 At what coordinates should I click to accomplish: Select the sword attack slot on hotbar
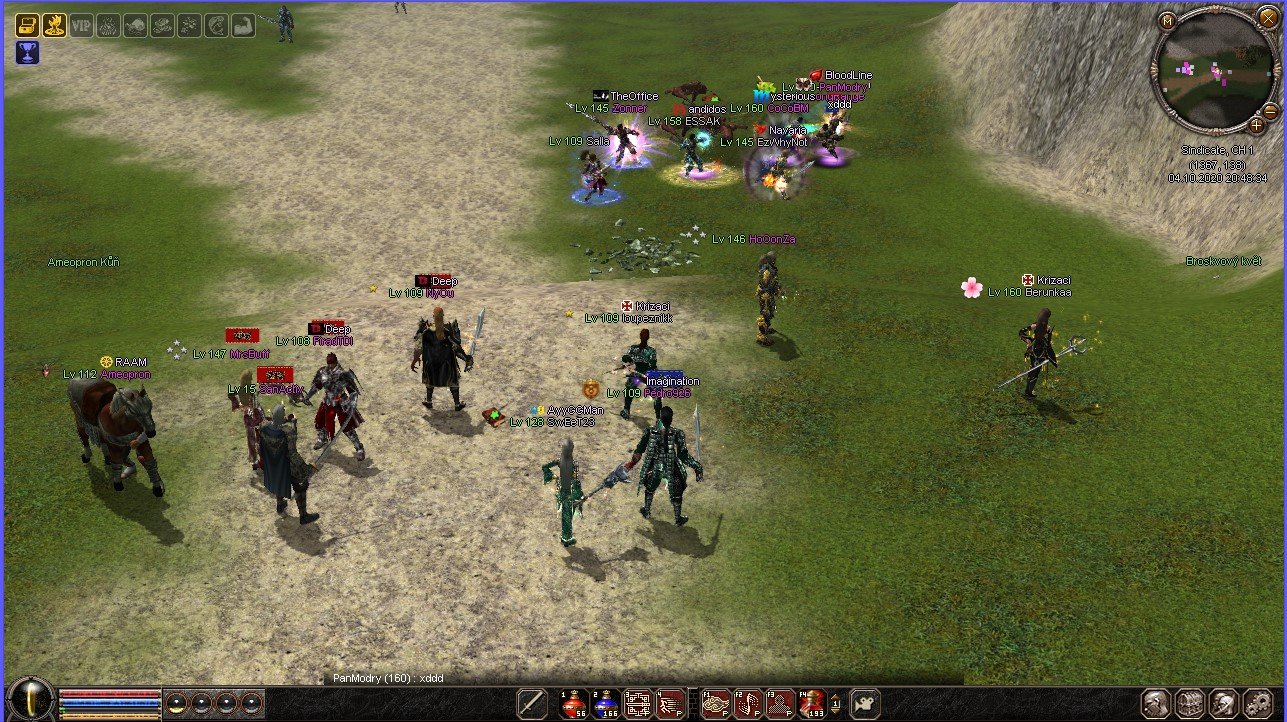coord(532,704)
